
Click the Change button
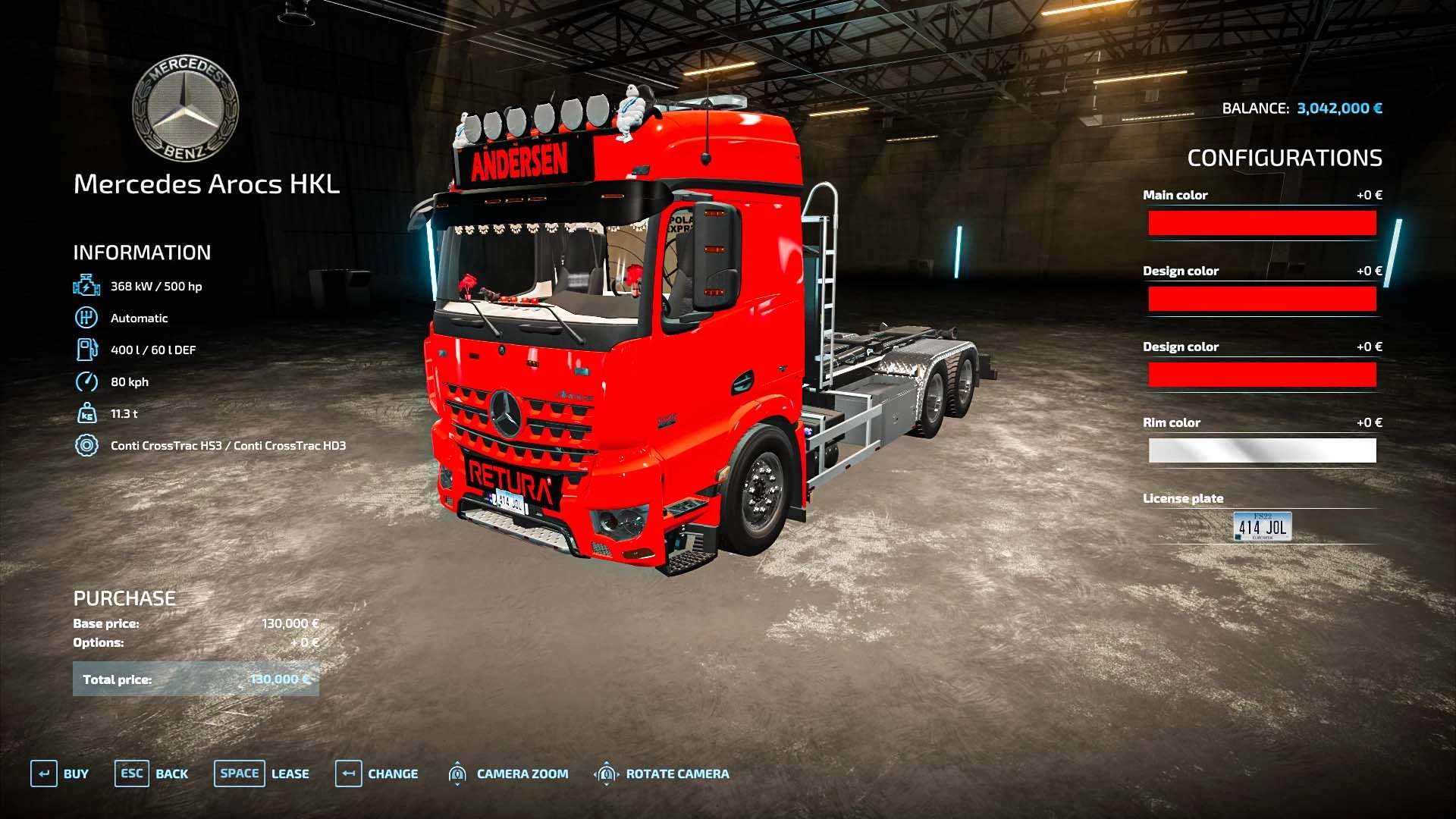(x=377, y=773)
